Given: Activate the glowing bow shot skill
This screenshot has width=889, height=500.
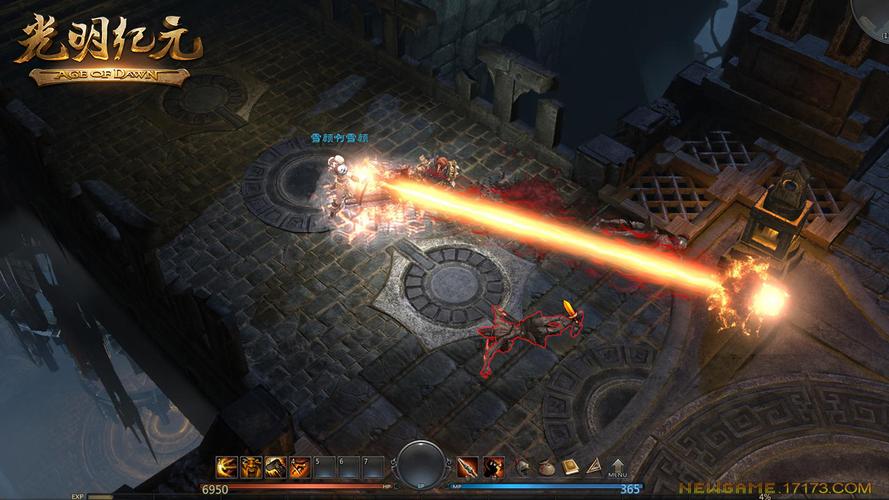Looking at the screenshot, I should [226, 466].
